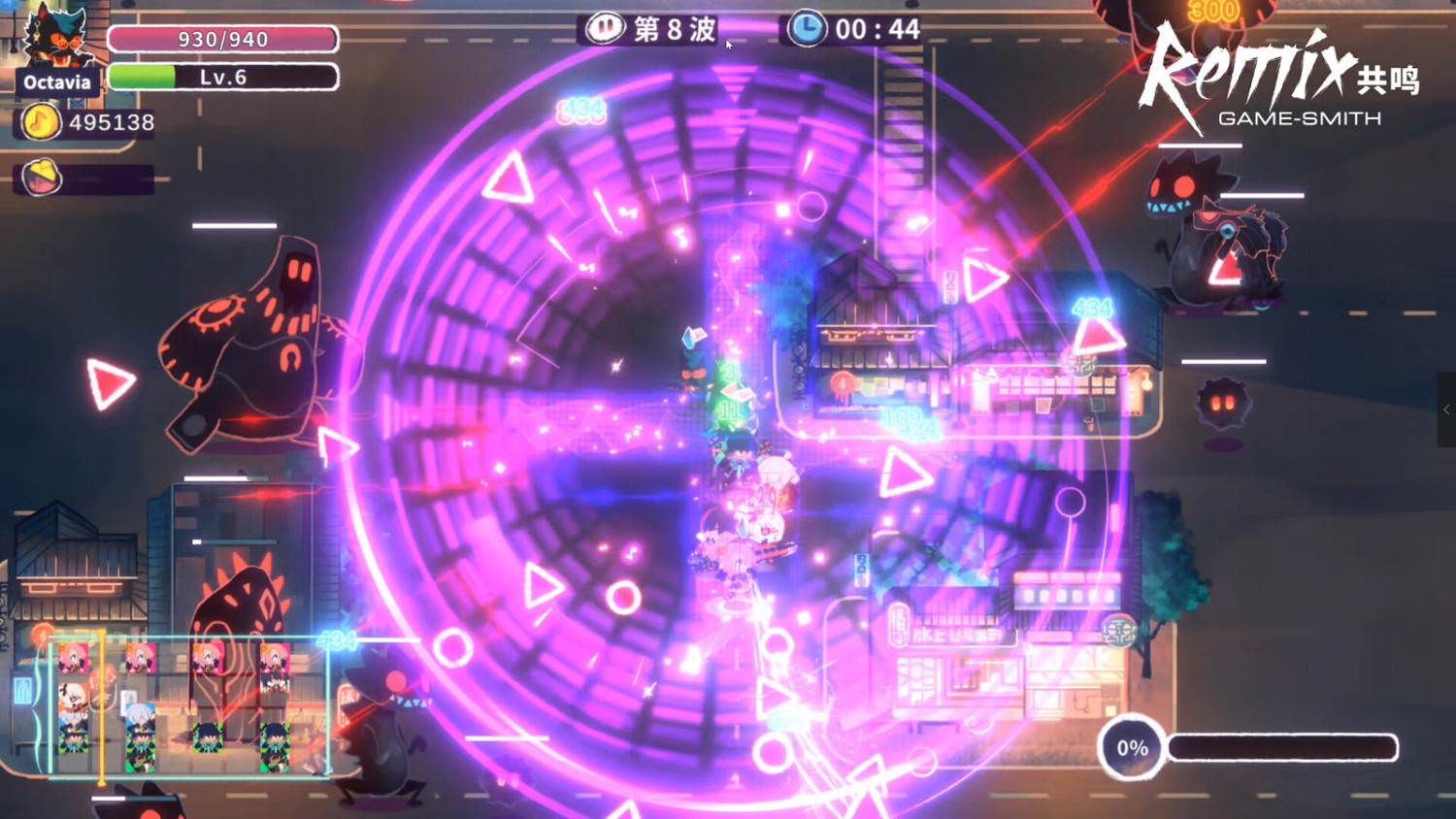Toggle the pink-haired character card in the sequencer
The width and height of the screenshot is (1456, 819).
[x=73, y=658]
